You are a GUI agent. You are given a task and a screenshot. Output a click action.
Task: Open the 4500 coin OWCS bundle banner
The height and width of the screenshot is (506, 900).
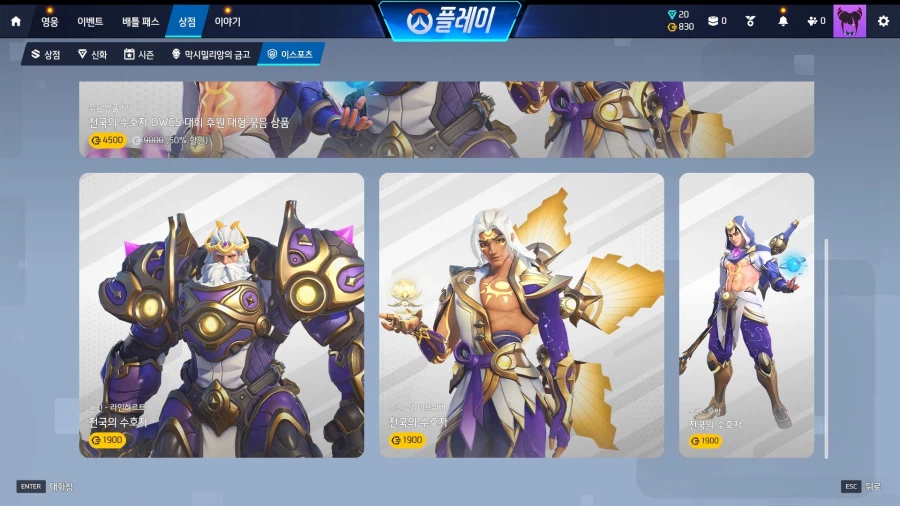446,120
